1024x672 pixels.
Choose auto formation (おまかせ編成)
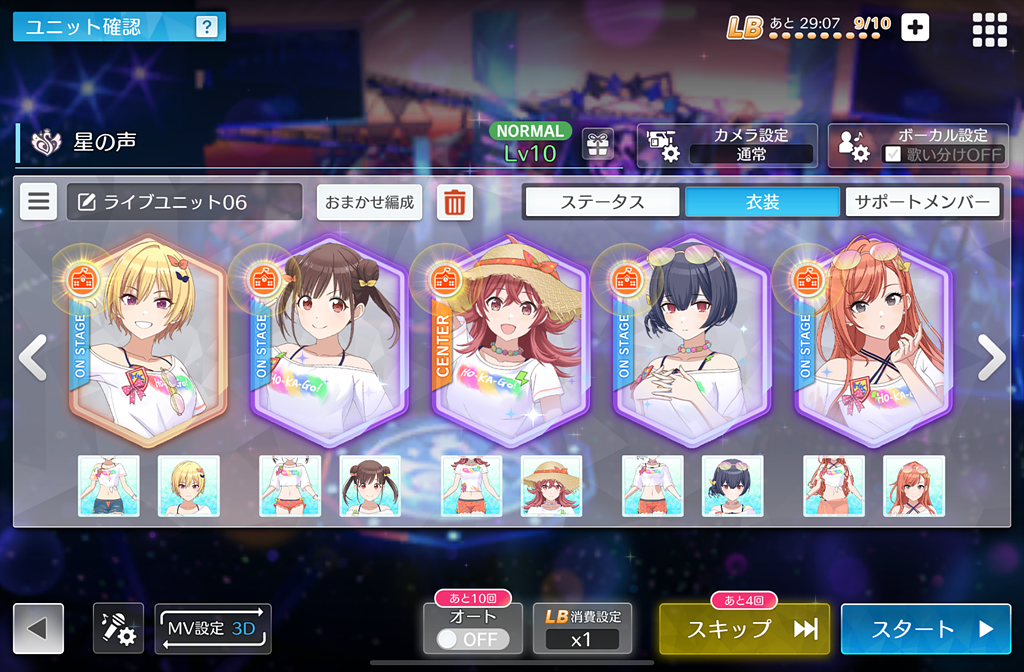point(369,202)
